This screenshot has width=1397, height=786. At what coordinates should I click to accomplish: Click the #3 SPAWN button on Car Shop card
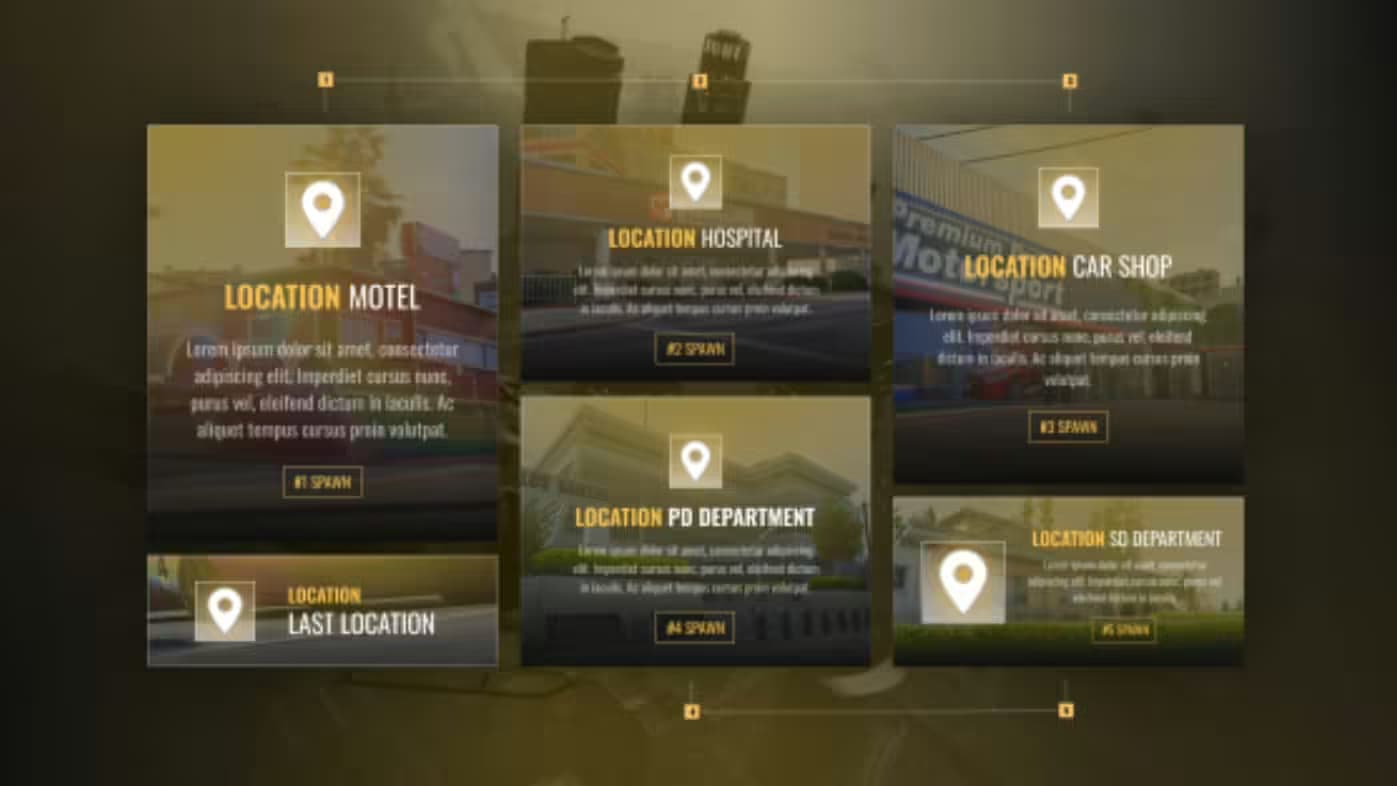1069,427
